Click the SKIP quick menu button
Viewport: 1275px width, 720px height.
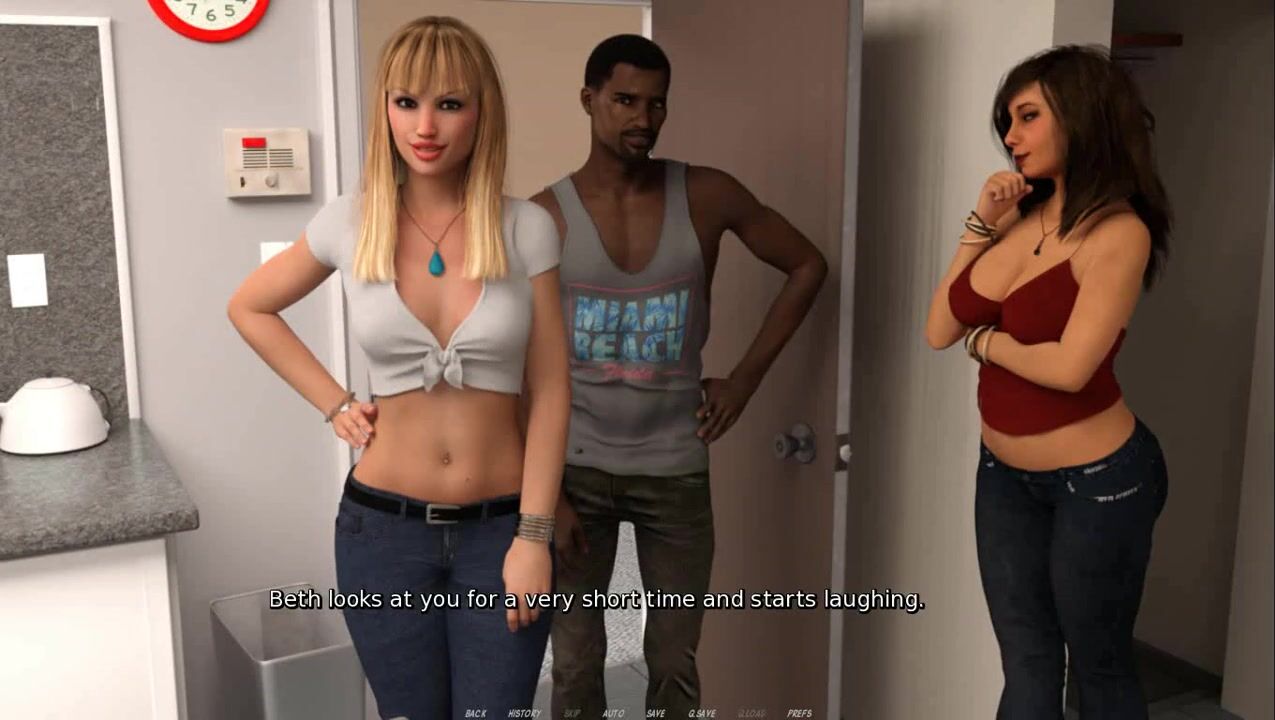pyautogui.click(x=572, y=713)
